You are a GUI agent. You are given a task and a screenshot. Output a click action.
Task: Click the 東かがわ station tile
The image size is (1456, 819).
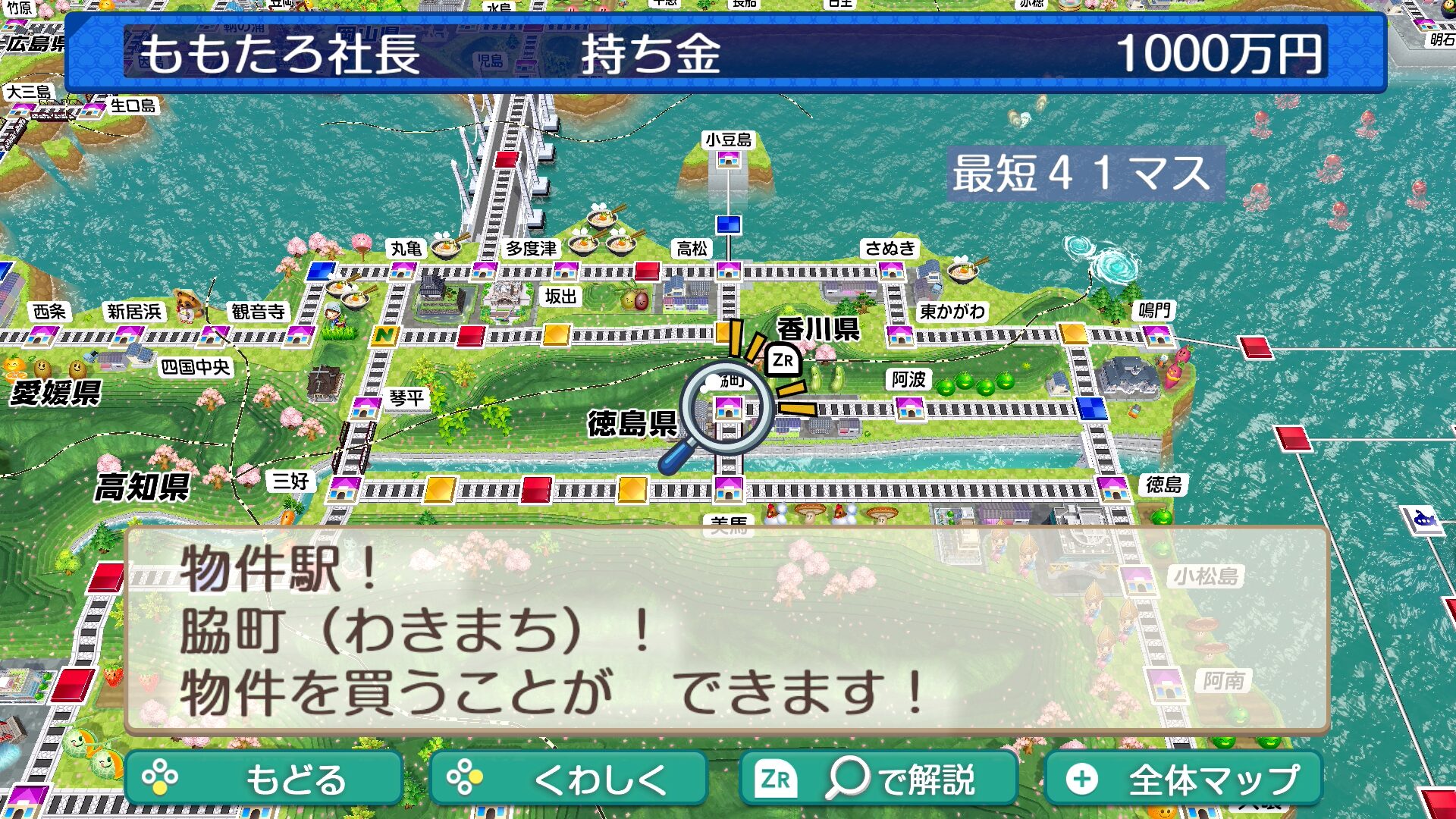point(900,334)
